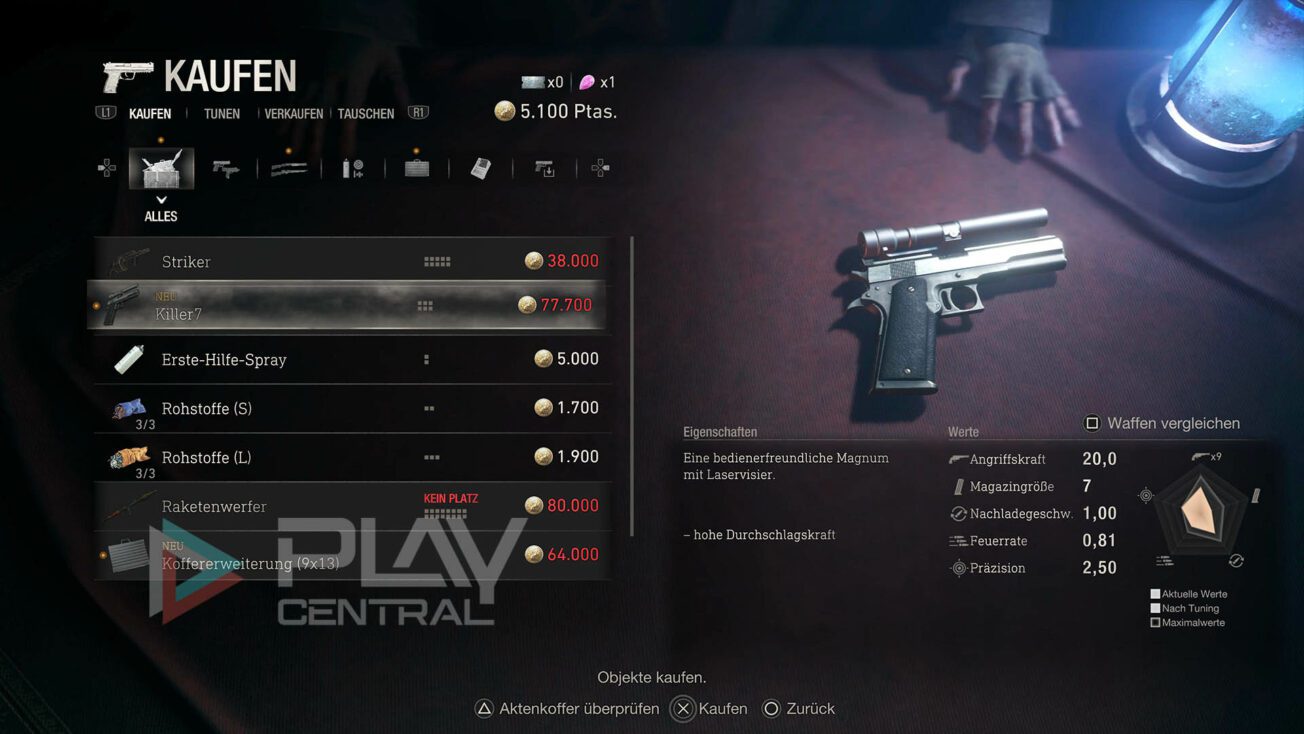The image size is (1304, 734).
Task: Click the weapon stats pentagon chart
Action: click(1199, 513)
